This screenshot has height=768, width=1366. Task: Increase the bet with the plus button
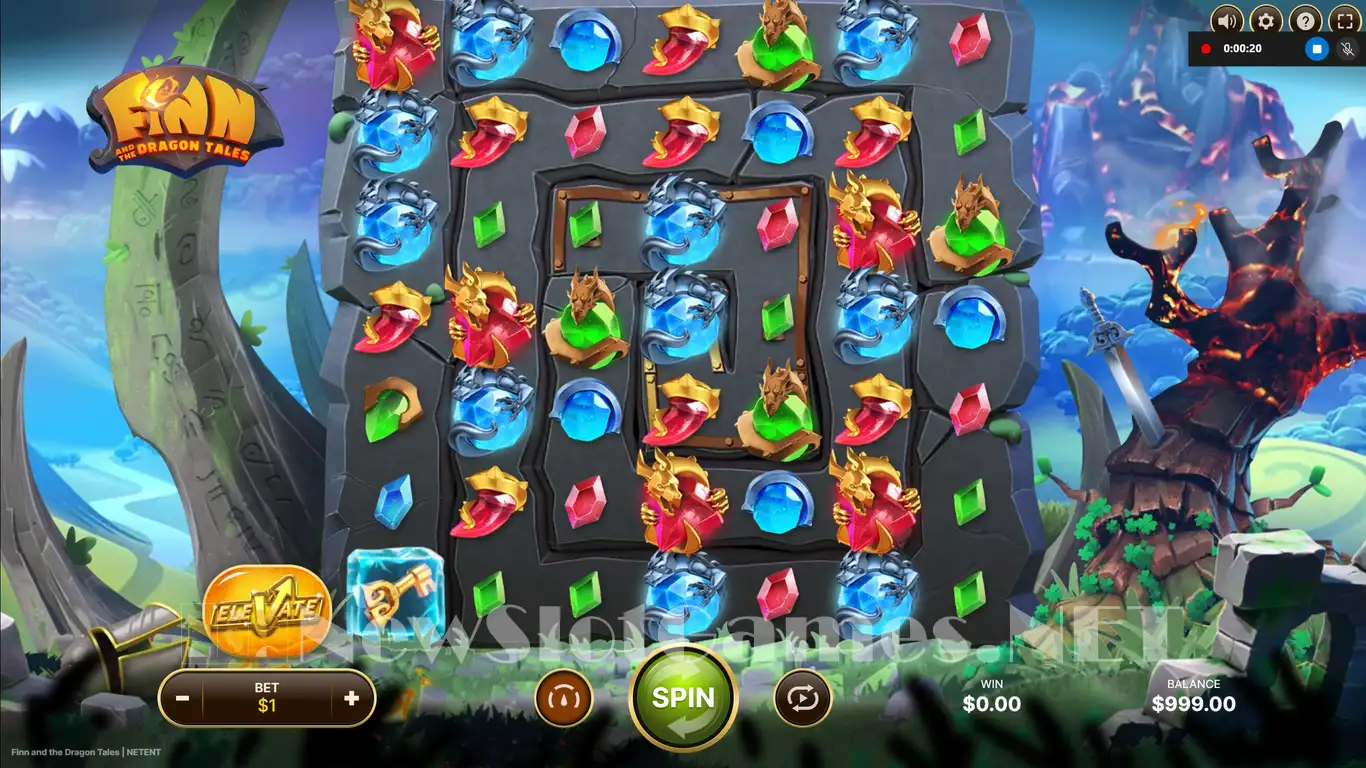click(x=351, y=698)
